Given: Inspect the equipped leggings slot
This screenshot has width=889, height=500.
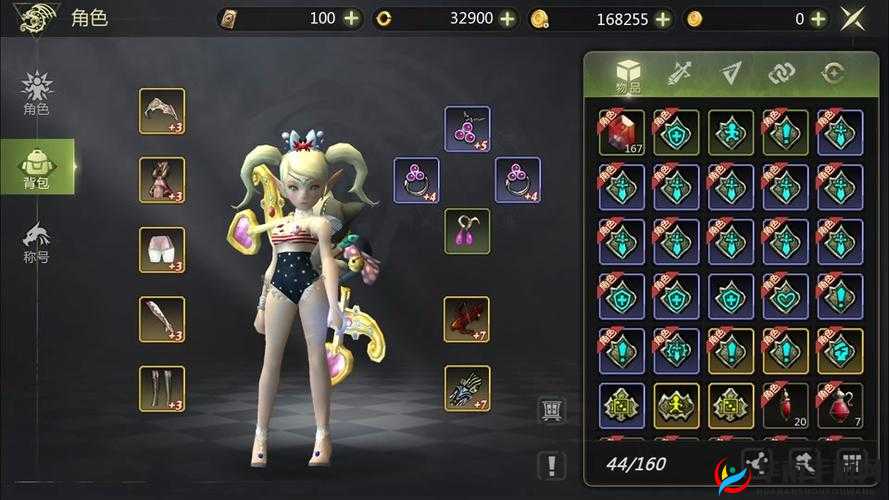Looking at the screenshot, I should (x=162, y=388).
